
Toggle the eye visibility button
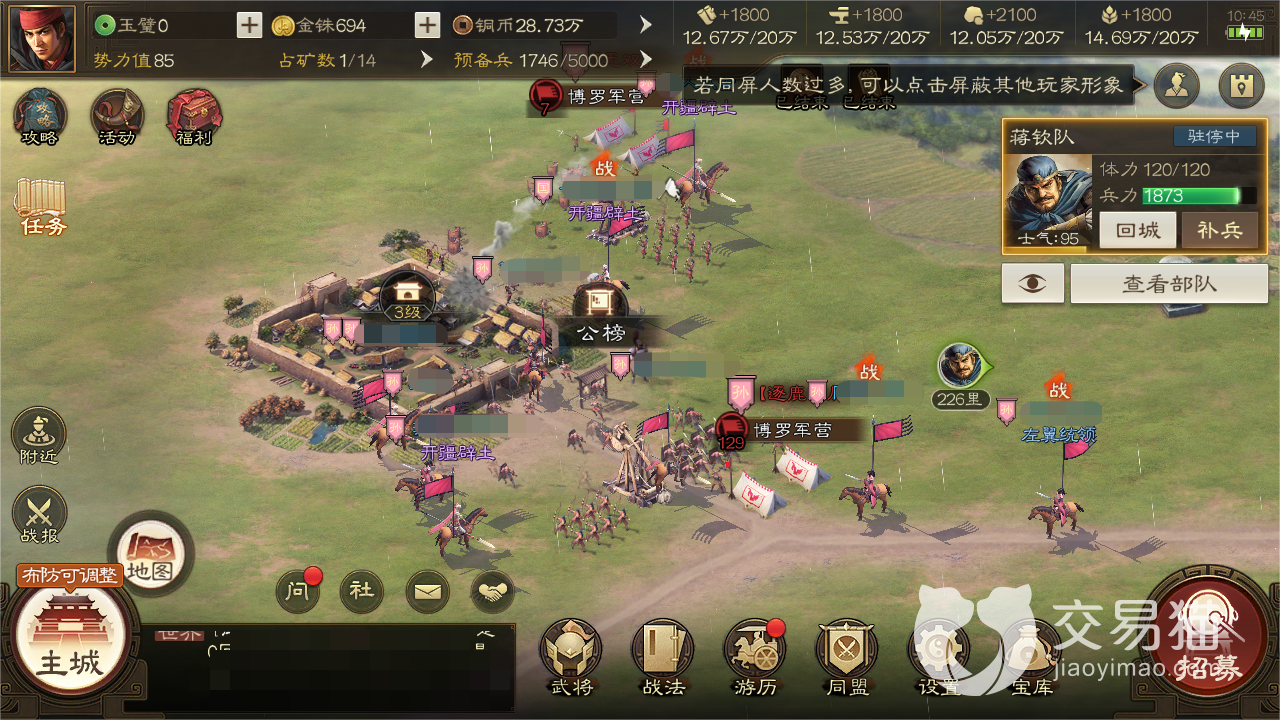pos(1033,284)
